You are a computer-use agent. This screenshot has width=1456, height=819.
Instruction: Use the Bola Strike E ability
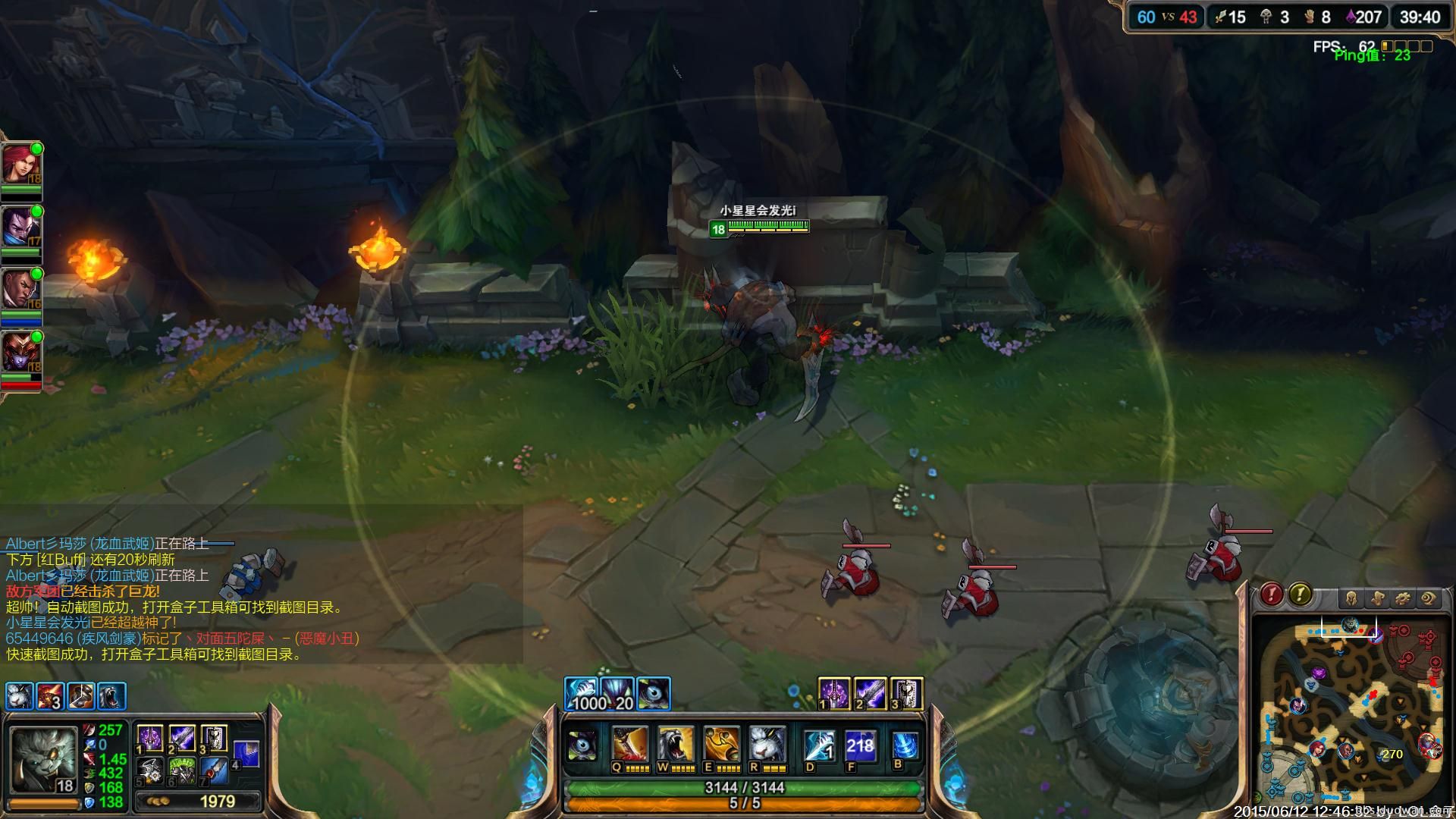click(721, 745)
